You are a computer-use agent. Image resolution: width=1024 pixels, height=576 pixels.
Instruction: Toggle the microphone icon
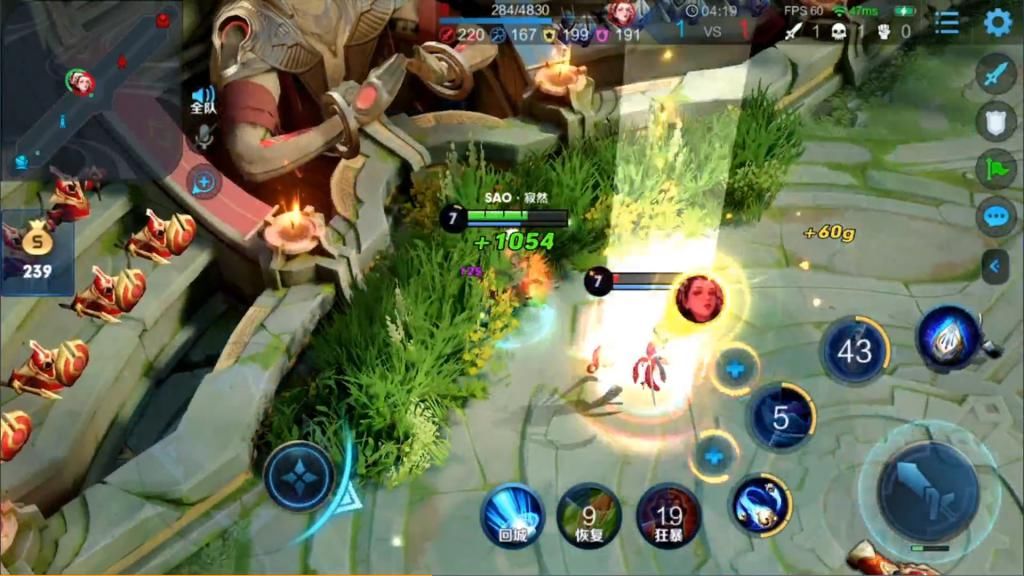pos(203,137)
